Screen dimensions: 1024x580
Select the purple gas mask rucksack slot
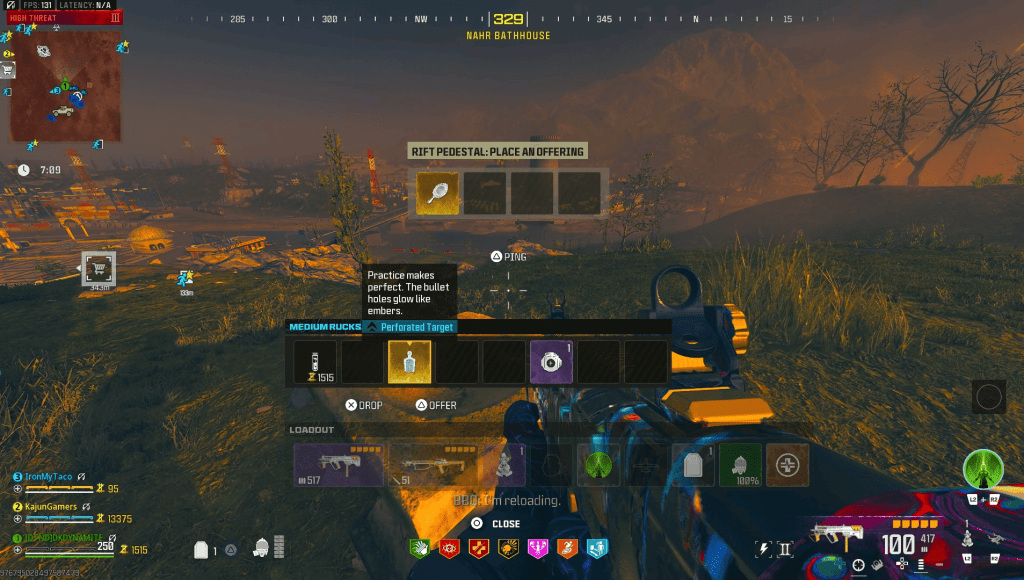[x=550, y=361]
